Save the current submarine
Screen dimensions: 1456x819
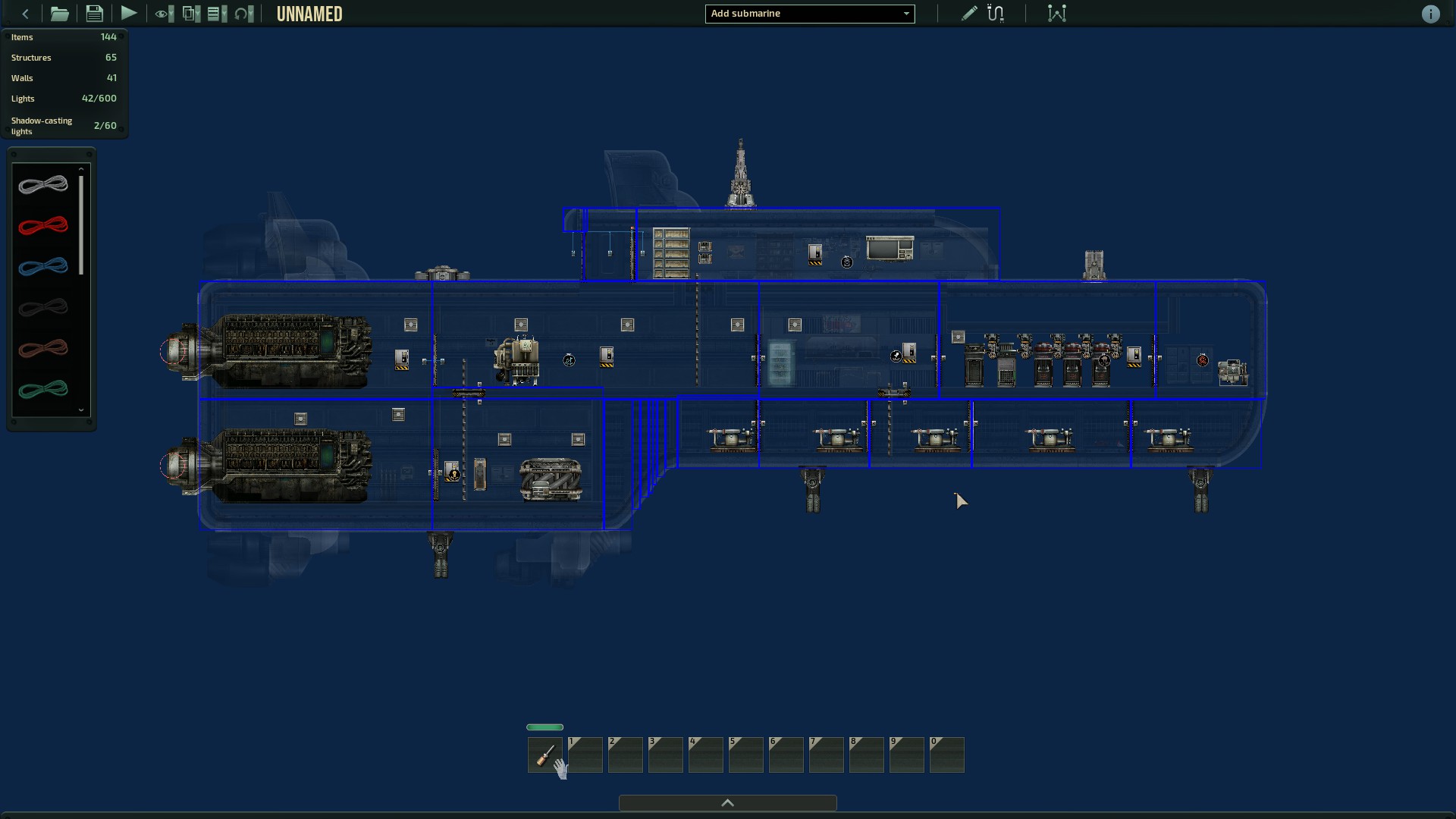[94, 13]
